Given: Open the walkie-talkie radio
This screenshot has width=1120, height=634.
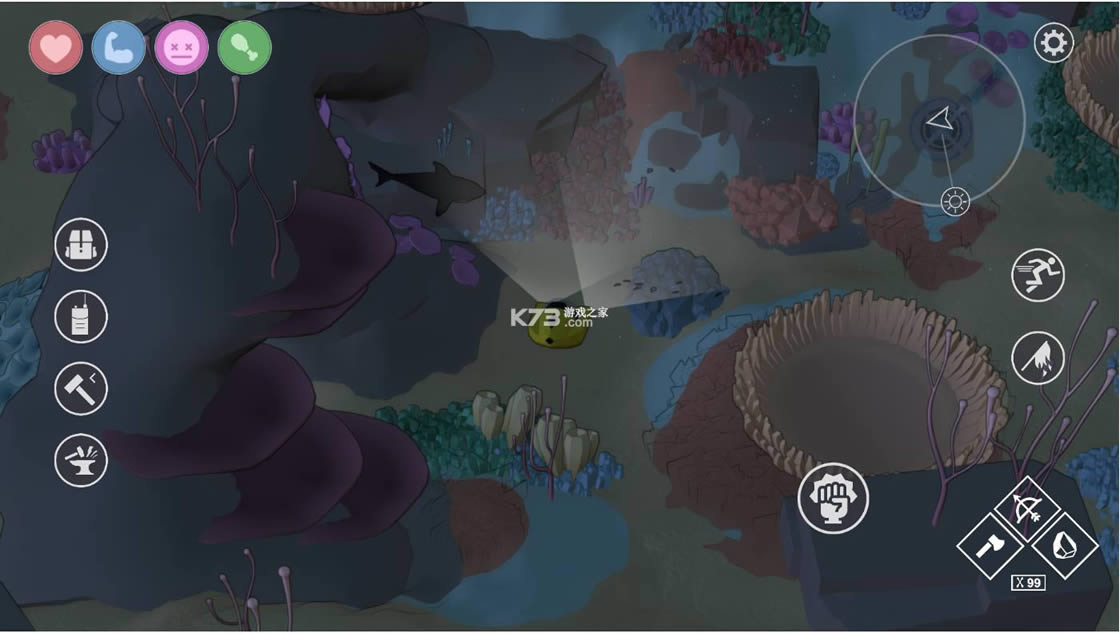Looking at the screenshot, I should (81, 316).
